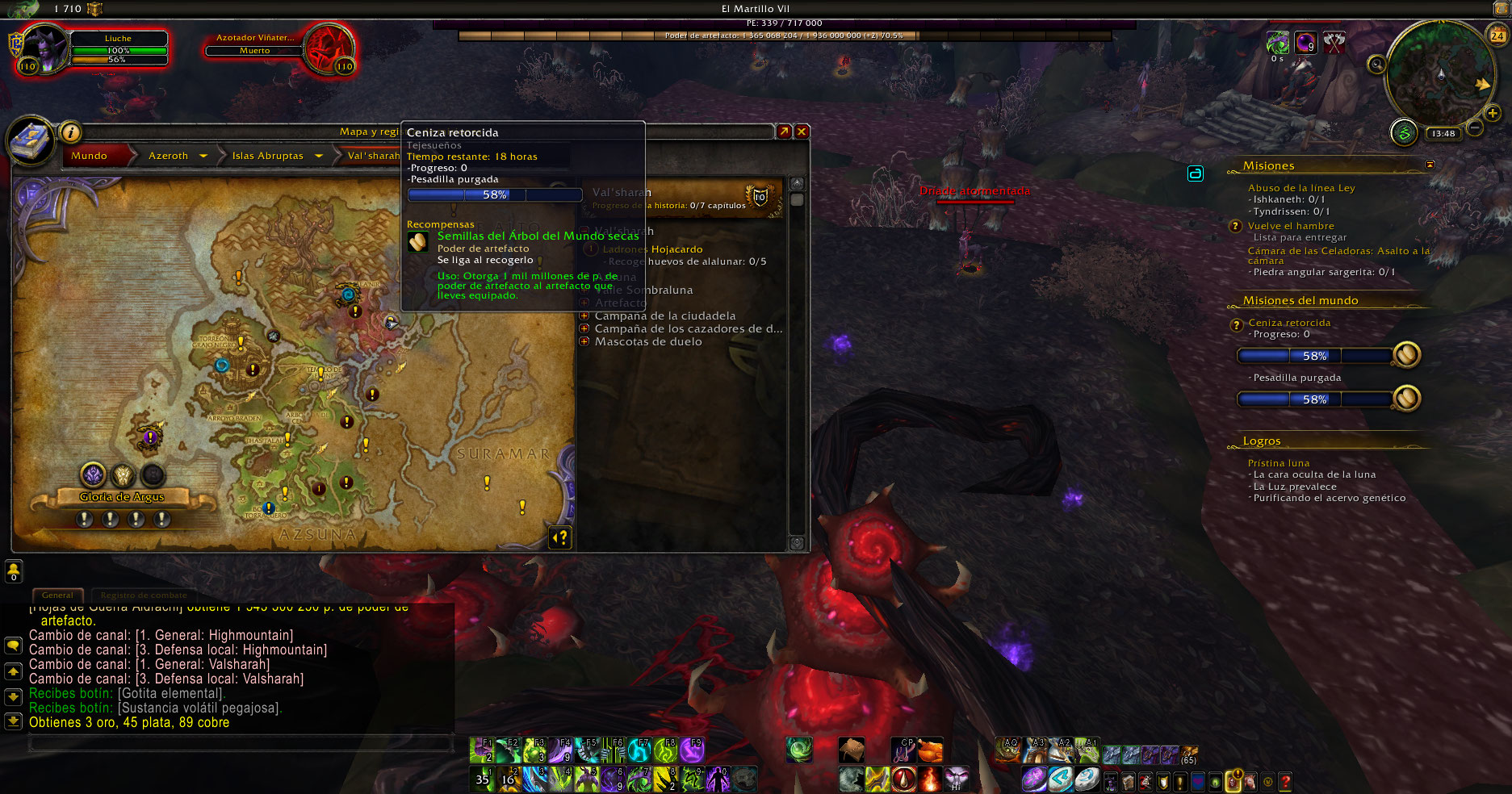Open the Registro de combate chat tab
The width and height of the screenshot is (1512, 794).
coord(144,595)
